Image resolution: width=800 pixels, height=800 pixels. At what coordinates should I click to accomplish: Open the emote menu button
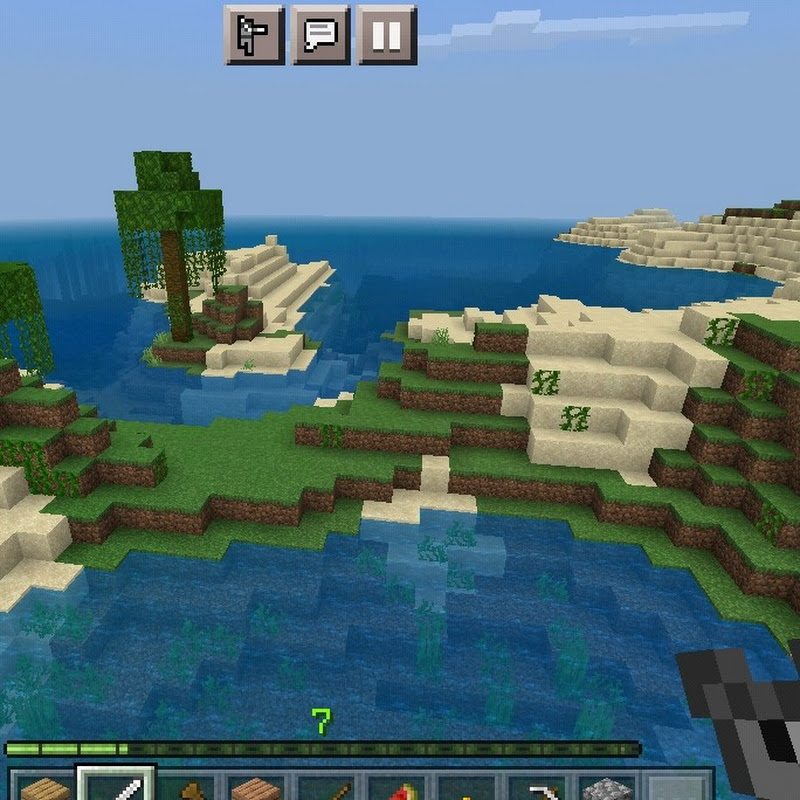click(x=253, y=34)
